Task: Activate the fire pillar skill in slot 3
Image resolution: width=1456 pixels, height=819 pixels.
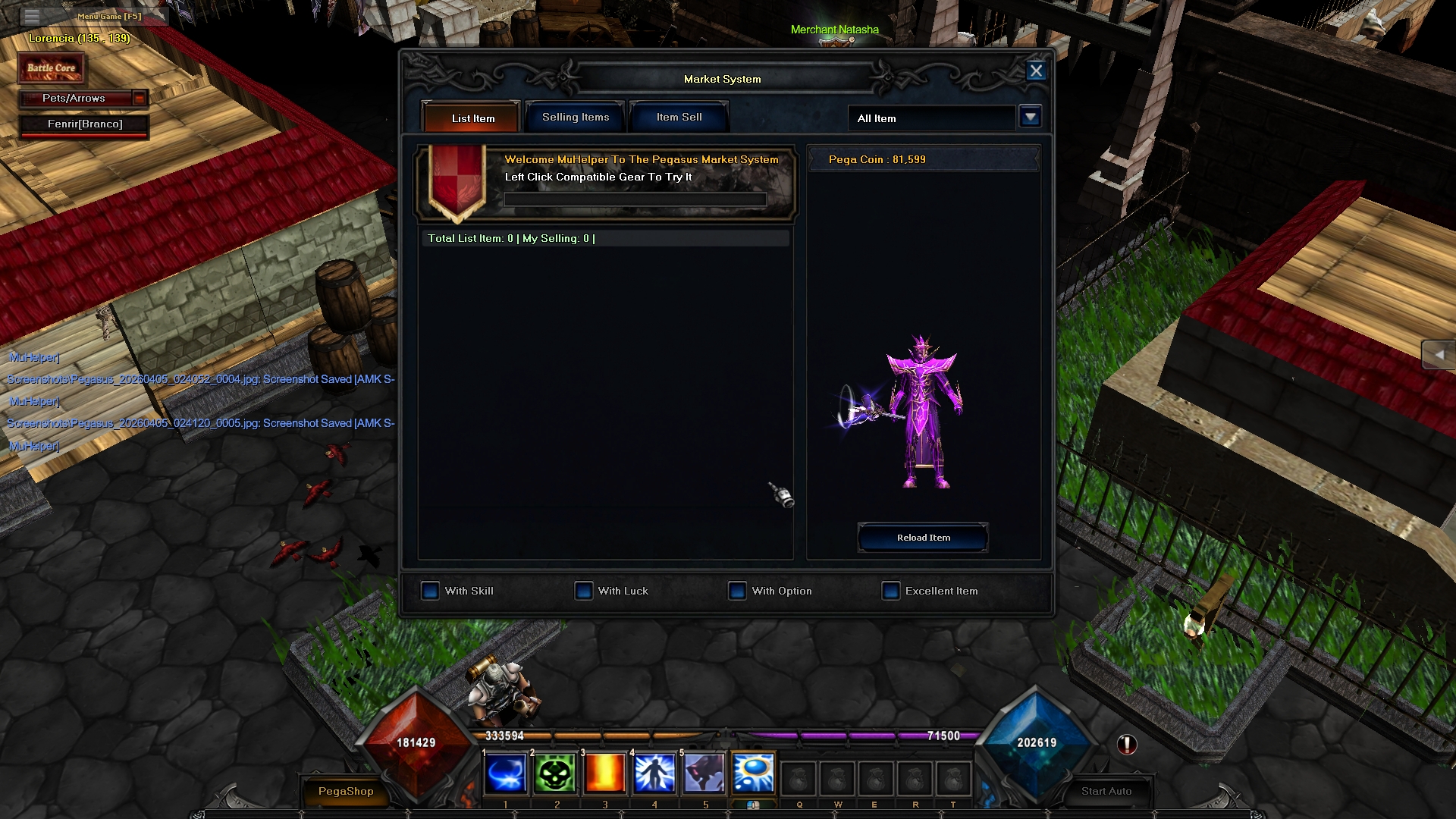Action: (605, 774)
